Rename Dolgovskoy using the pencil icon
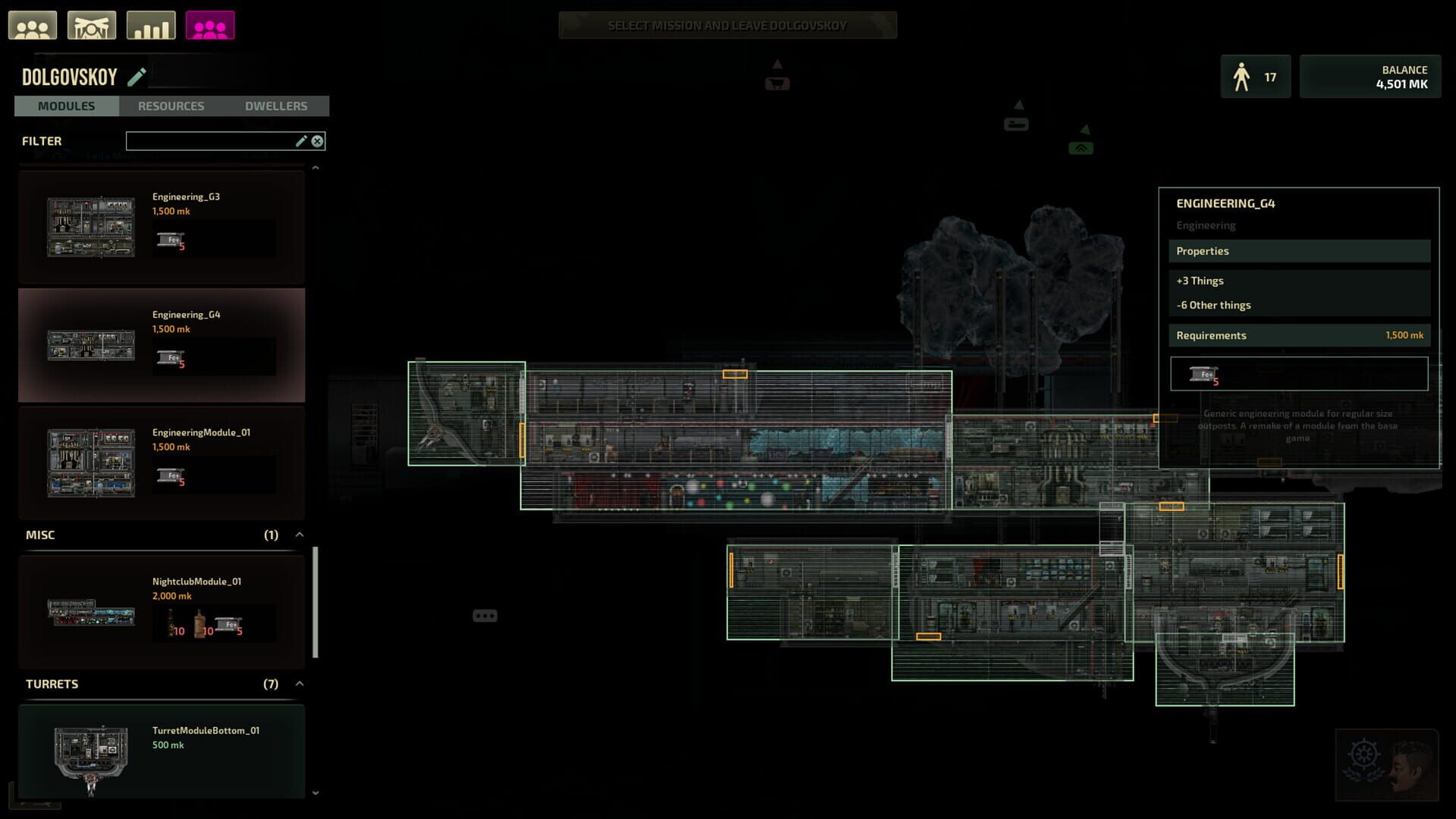Viewport: 1456px width, 819px height. 137,76
